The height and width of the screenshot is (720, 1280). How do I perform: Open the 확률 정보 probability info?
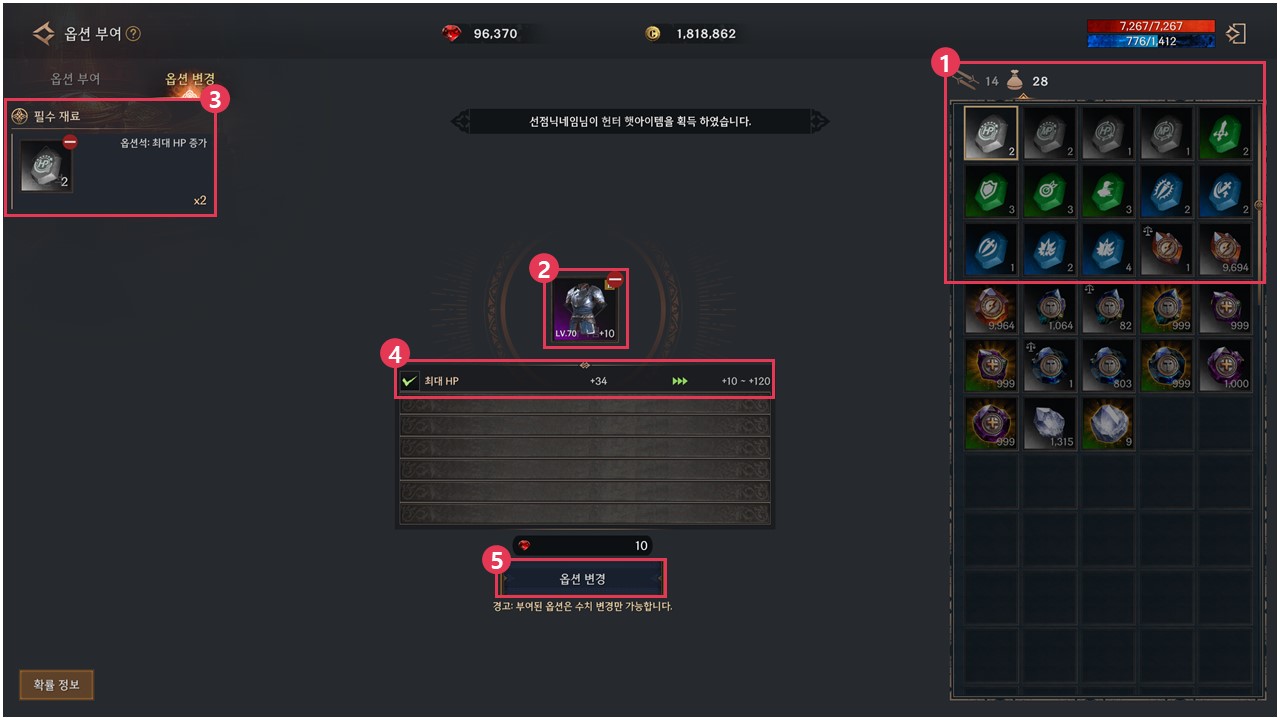(56, 685)
